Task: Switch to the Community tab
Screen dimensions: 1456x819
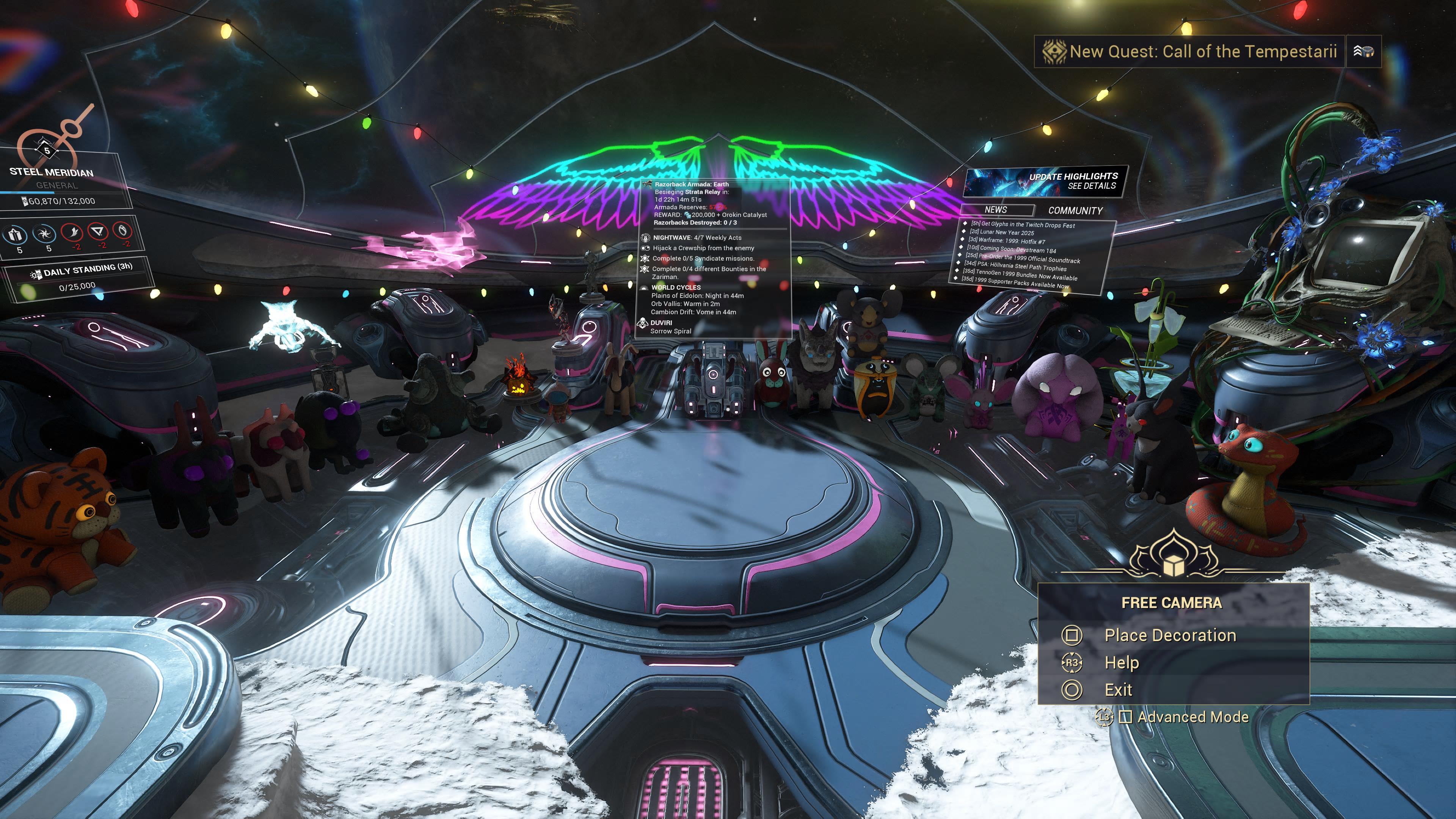Action: pyautogui.click(x=1075, y=211)
